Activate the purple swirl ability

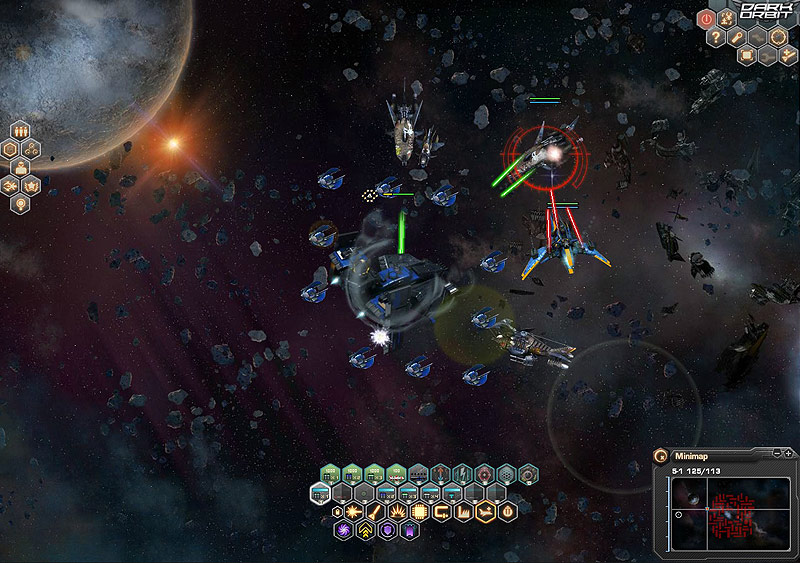(x=343, y=531)
